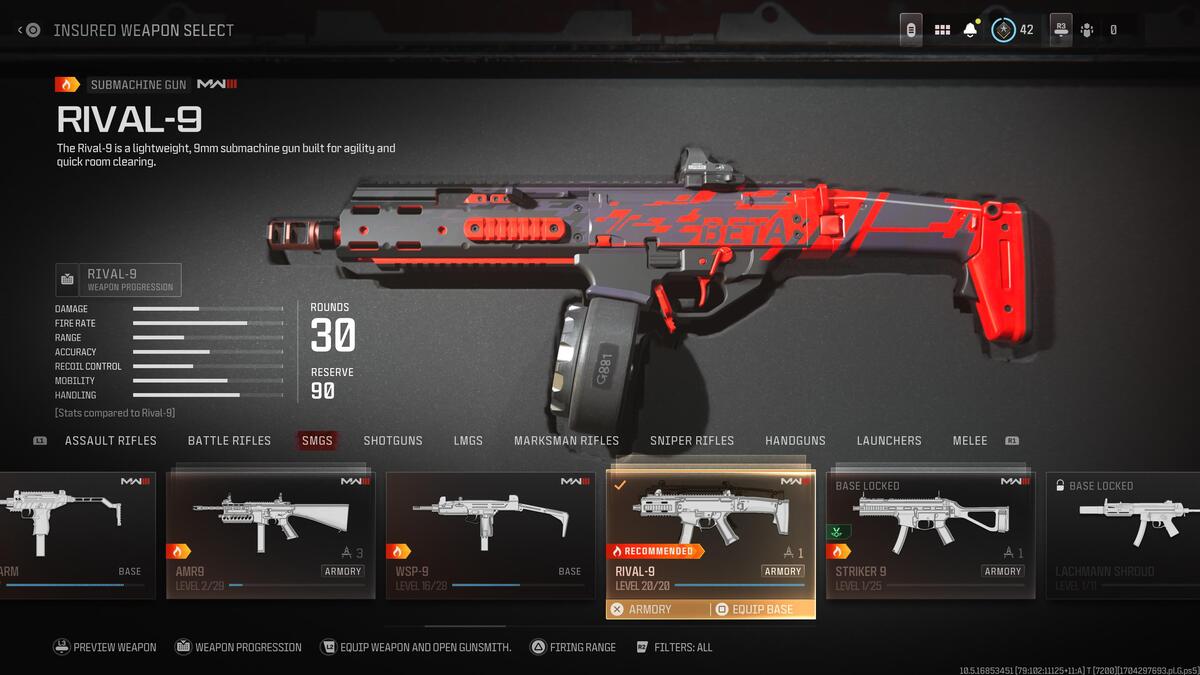The image size is (1200, 675).
Task: Select the Rival-9 weapon card
Action: 710,530
